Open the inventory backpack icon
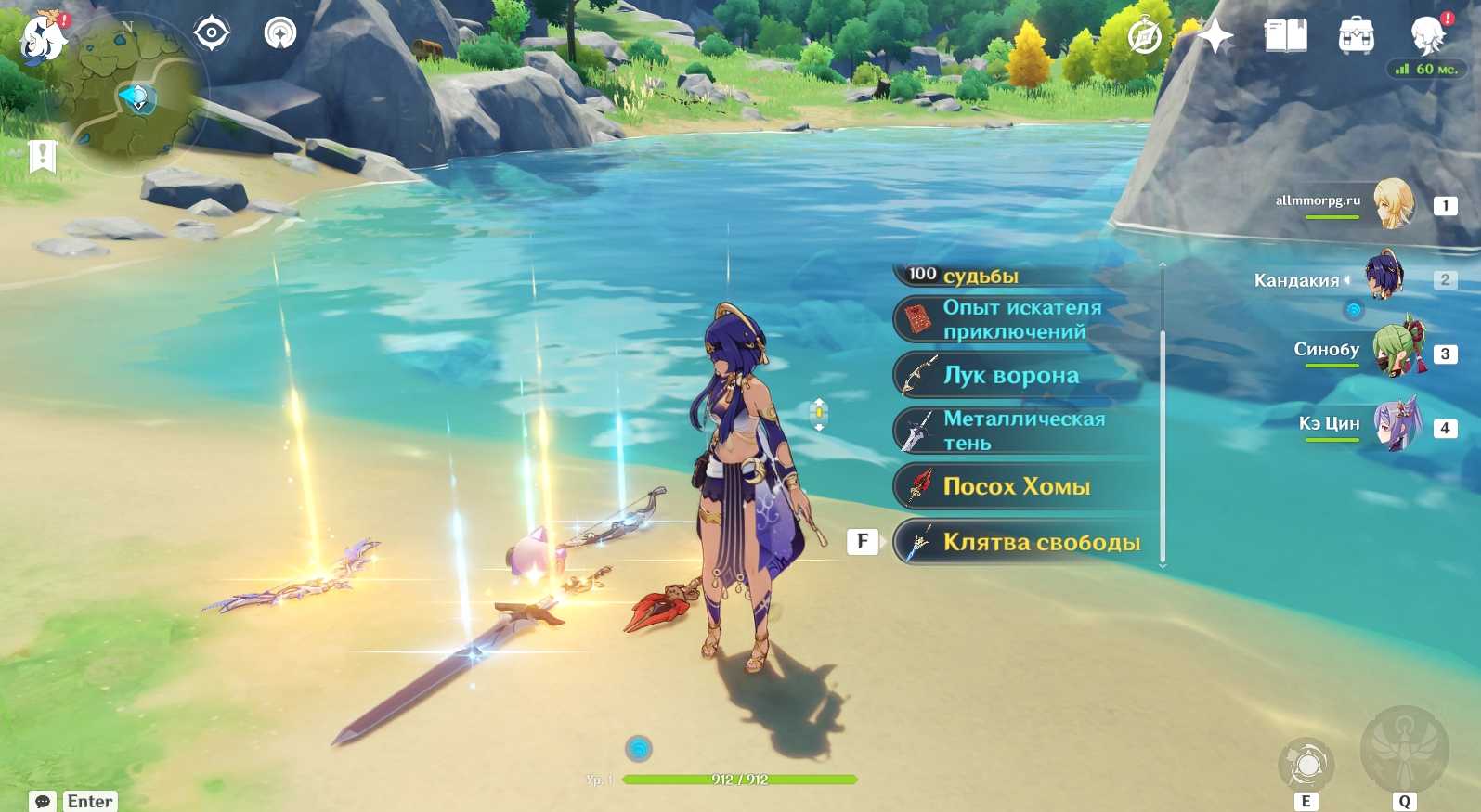 coord(1356,36)
